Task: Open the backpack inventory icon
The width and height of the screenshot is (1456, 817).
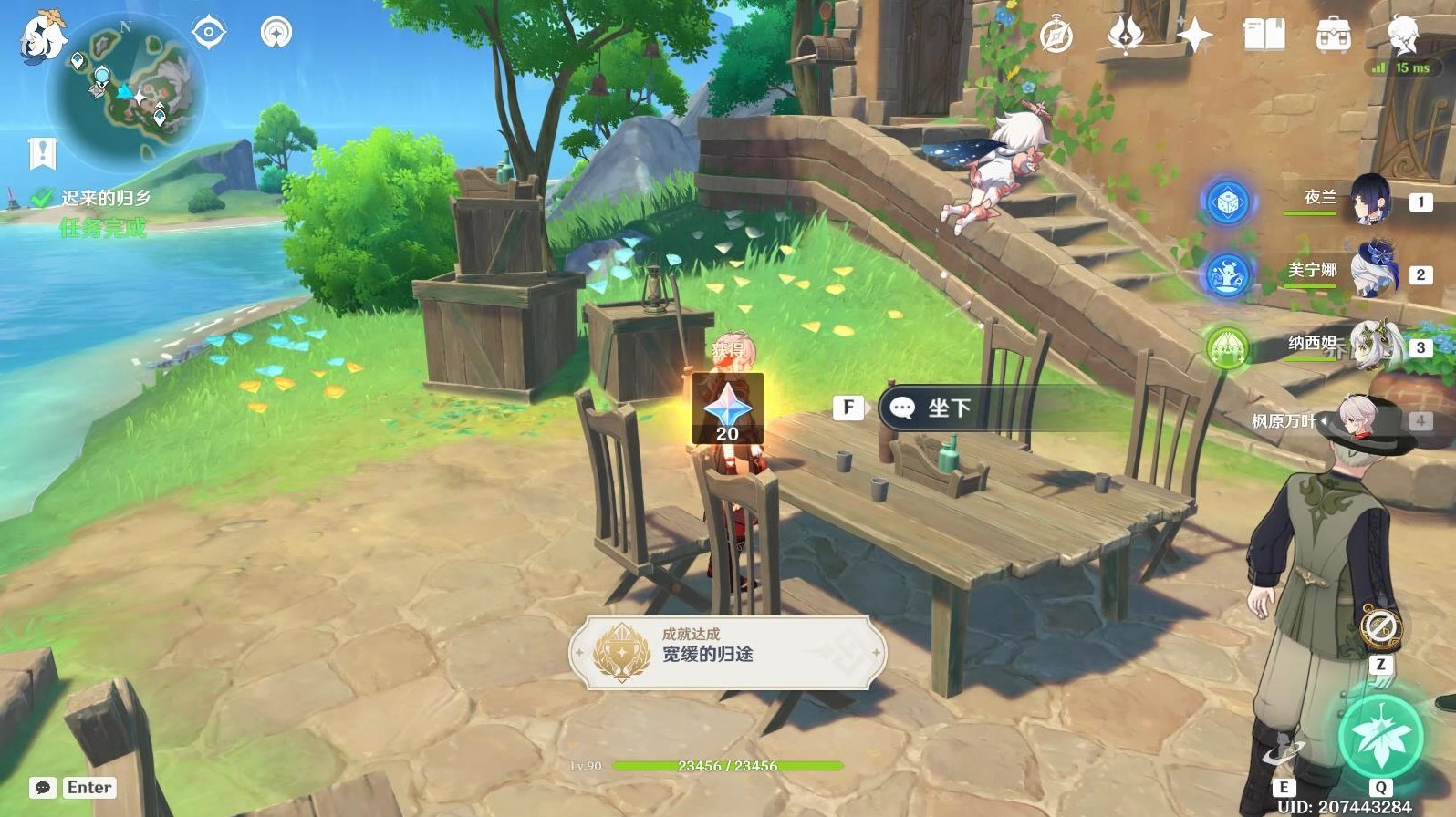Action: tap(1333, 36)
